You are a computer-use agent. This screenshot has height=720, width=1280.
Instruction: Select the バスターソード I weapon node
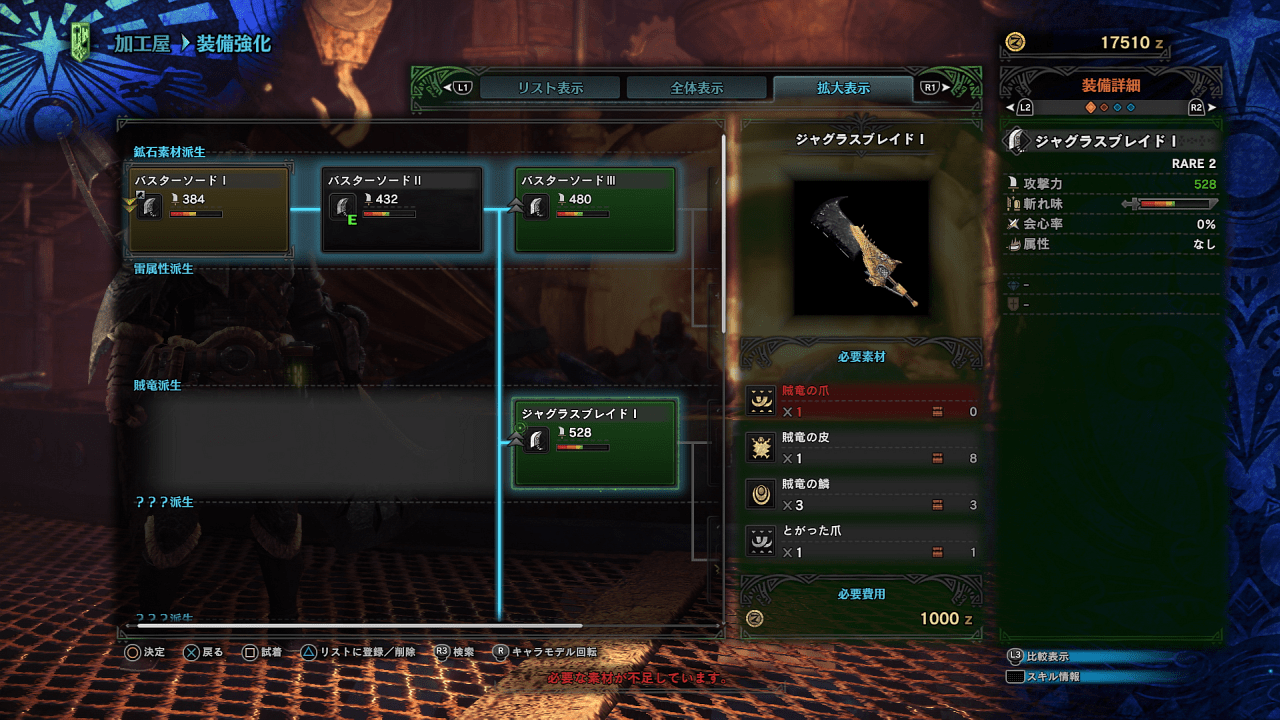point(210,210)
